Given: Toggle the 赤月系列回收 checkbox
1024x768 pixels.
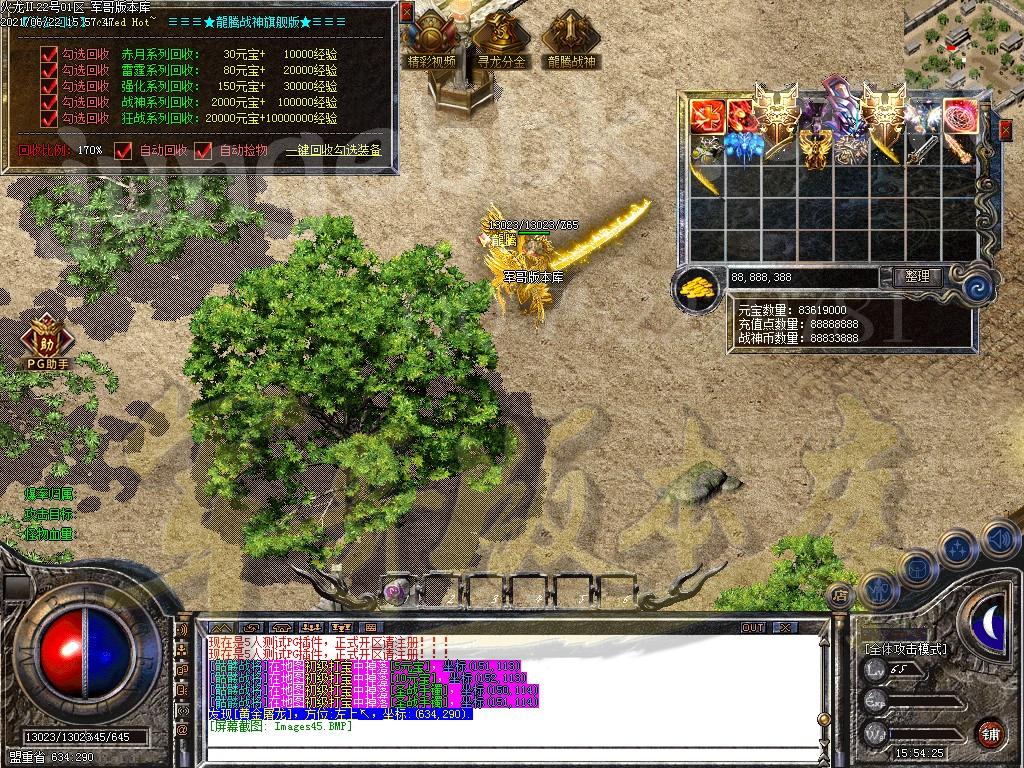Looking at the screenshot, I should (x=49, y=54).
